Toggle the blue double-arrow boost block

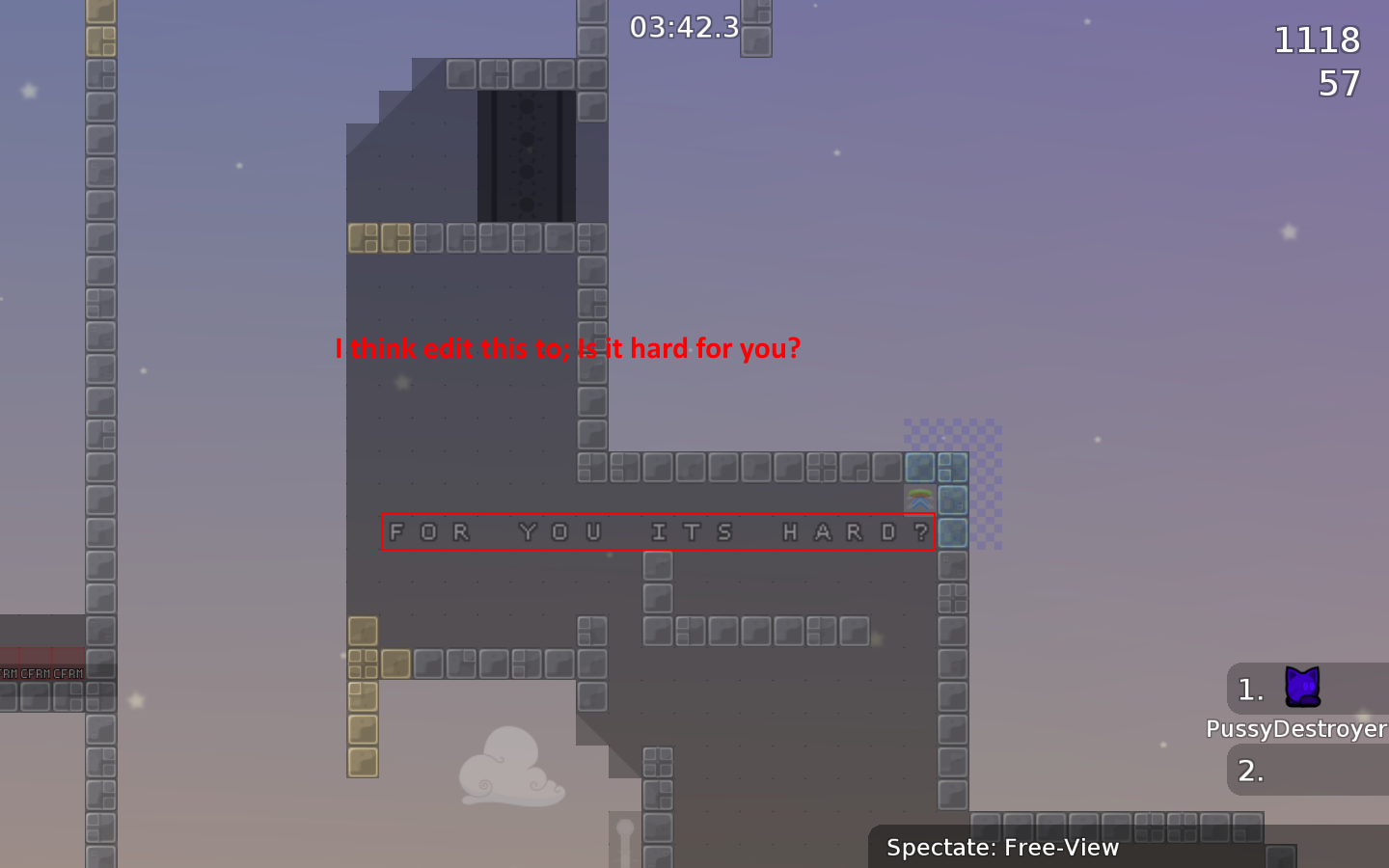pyautogui.click(x=921, y=503)
